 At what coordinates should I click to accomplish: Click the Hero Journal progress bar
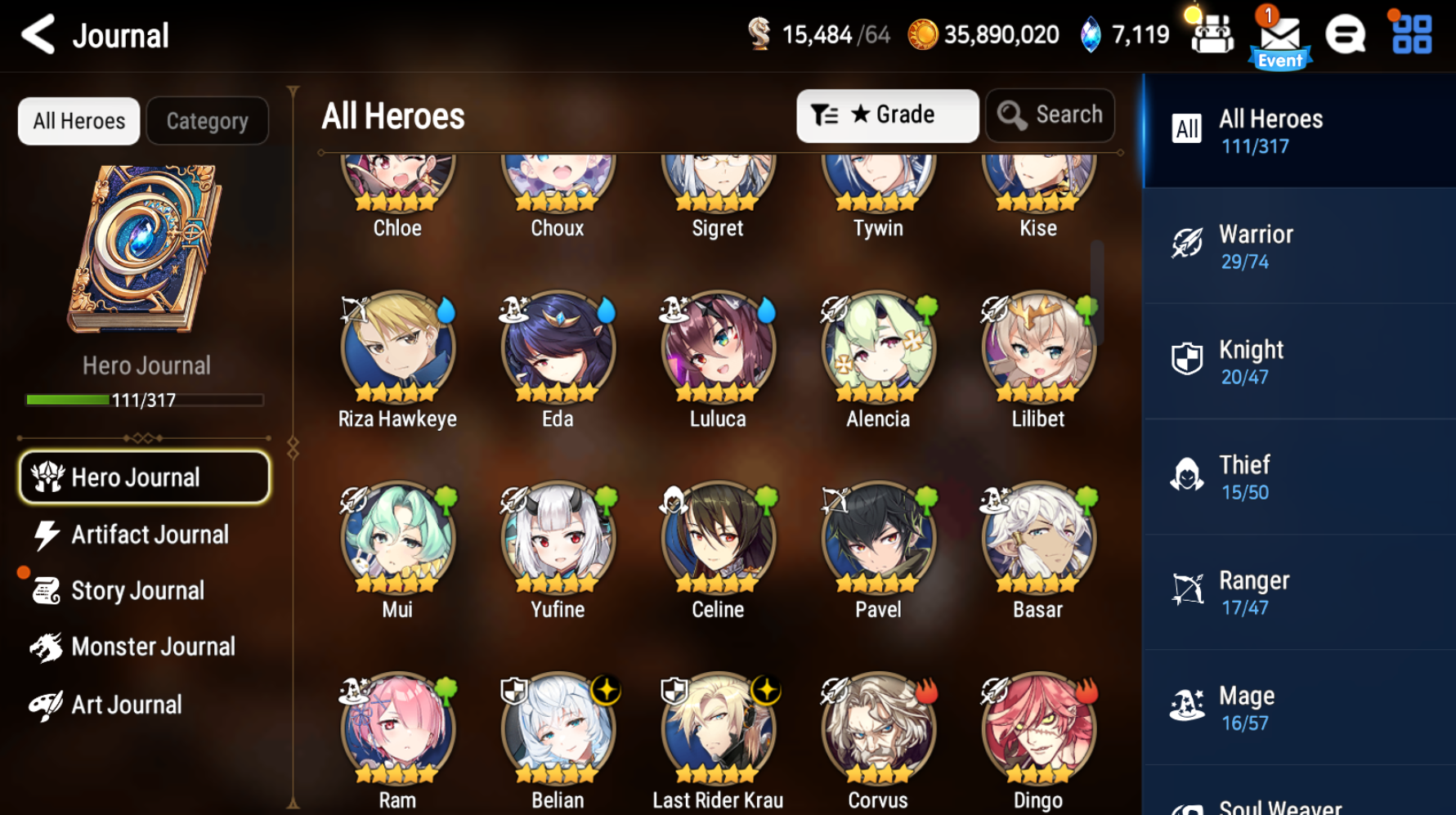(144, 400)
